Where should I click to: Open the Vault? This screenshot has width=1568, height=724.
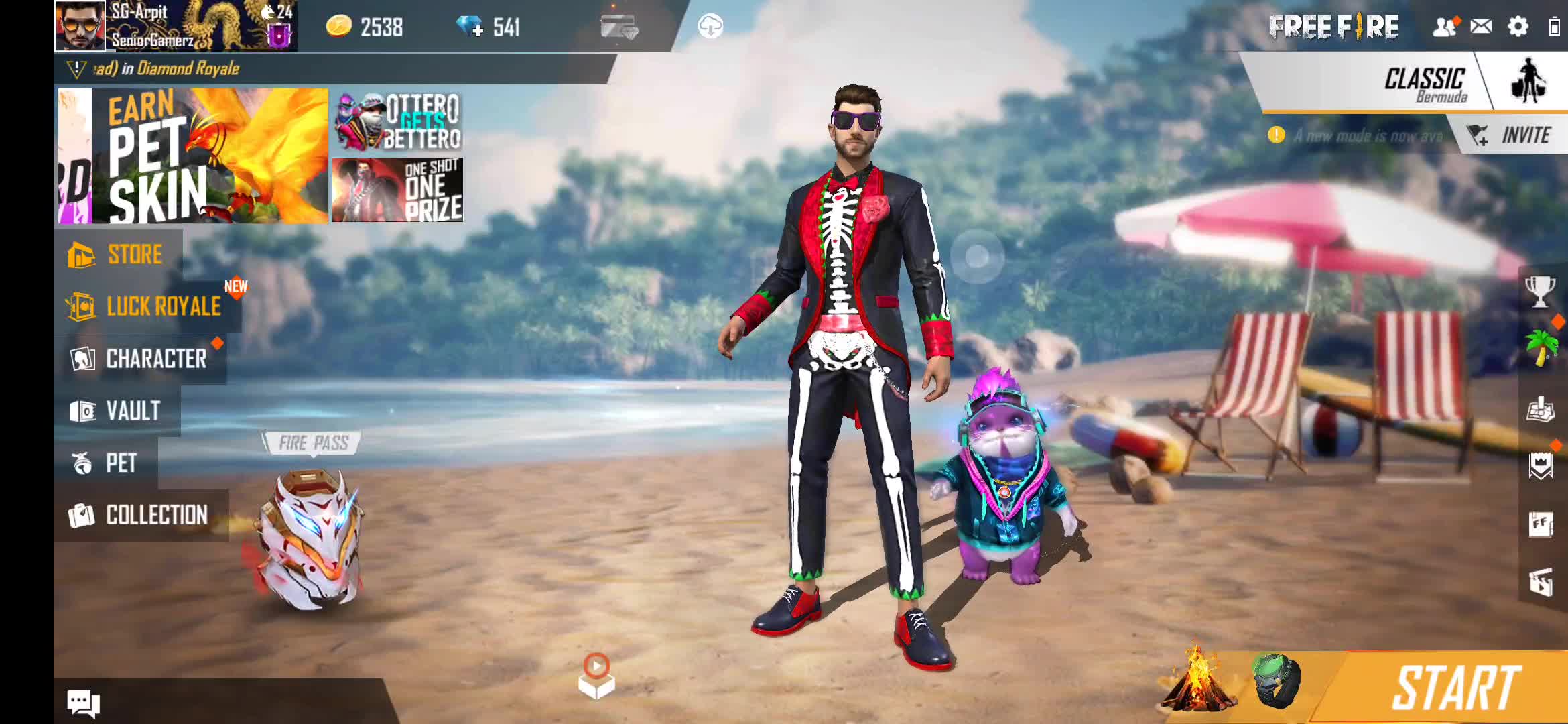pos(117,410)
